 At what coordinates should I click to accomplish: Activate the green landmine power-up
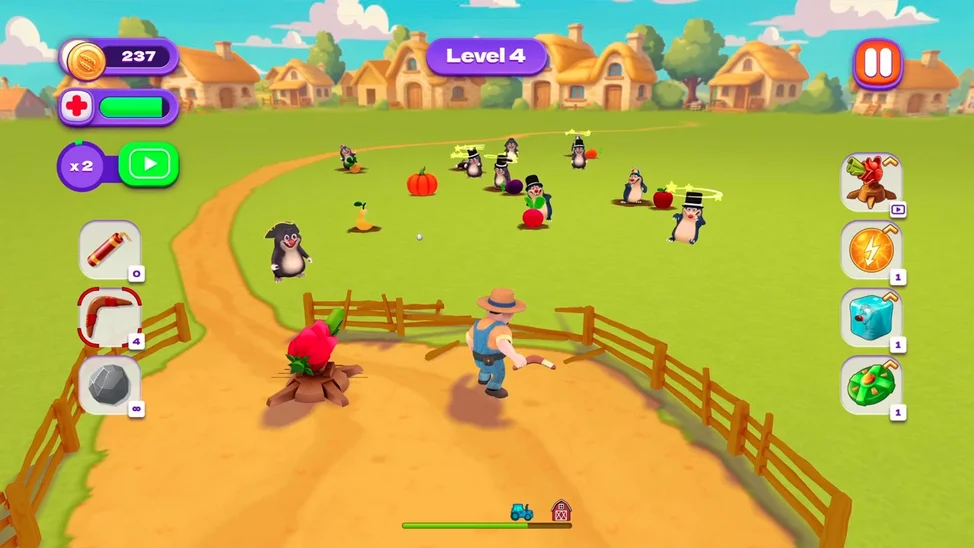[x=870, y=385]
